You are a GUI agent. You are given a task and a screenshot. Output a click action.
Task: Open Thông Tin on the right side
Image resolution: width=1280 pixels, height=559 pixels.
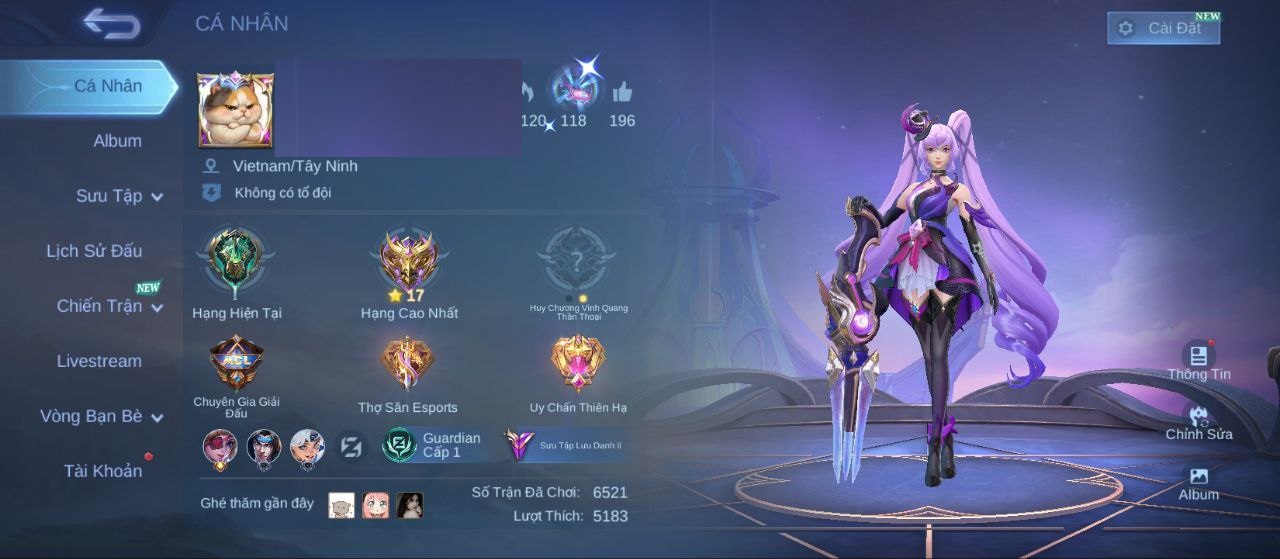pyautogui.click(x=1198, y=360)
